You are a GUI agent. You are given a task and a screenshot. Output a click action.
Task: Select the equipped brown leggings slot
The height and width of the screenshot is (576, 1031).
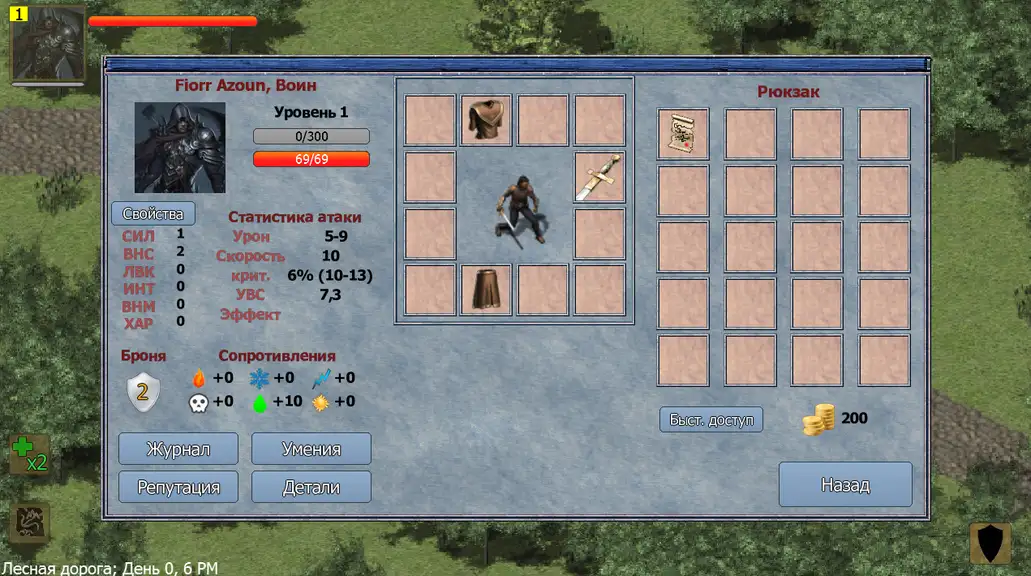(x=487, y=290)
